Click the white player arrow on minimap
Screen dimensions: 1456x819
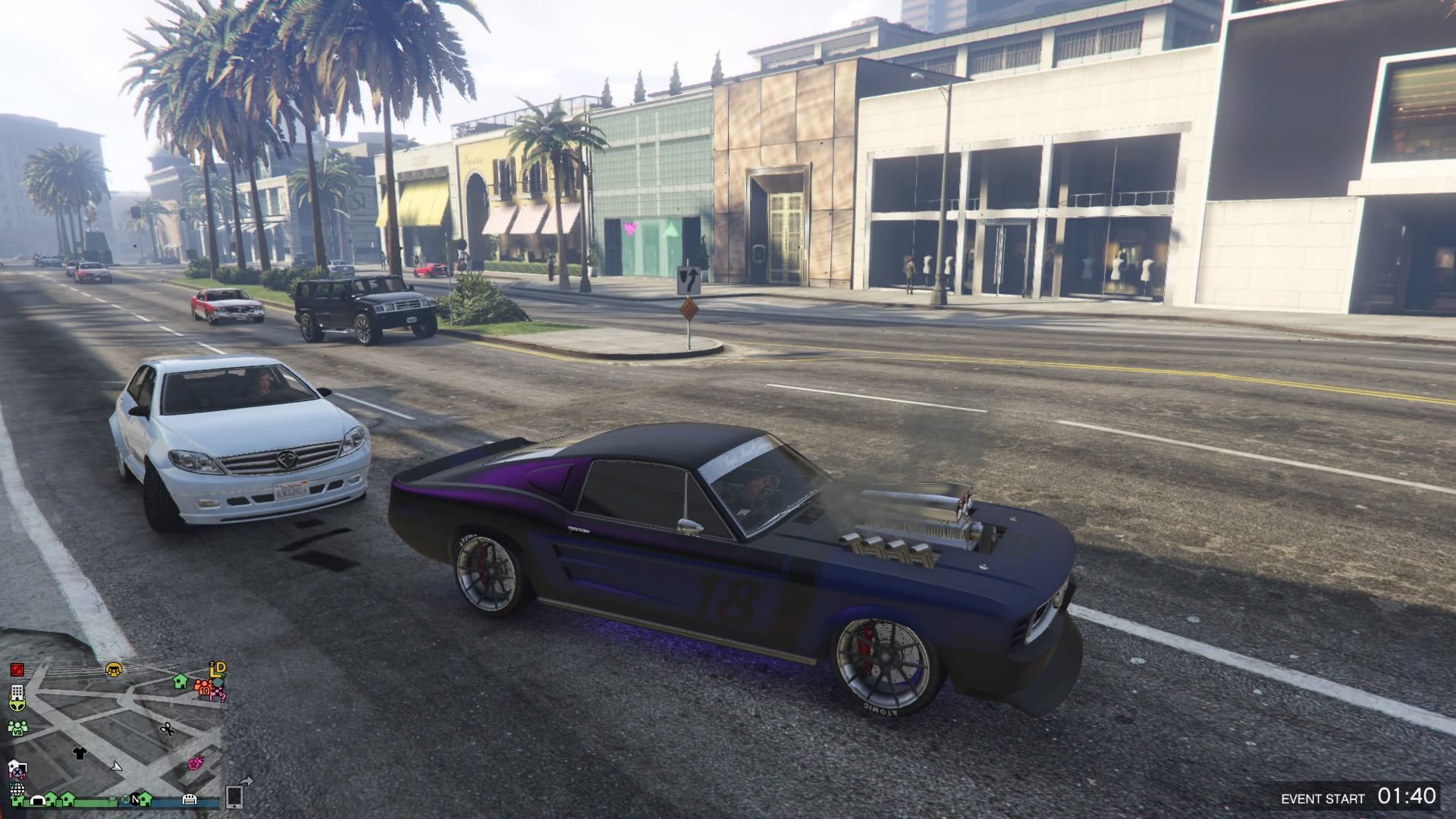click(x=117, y=766)
